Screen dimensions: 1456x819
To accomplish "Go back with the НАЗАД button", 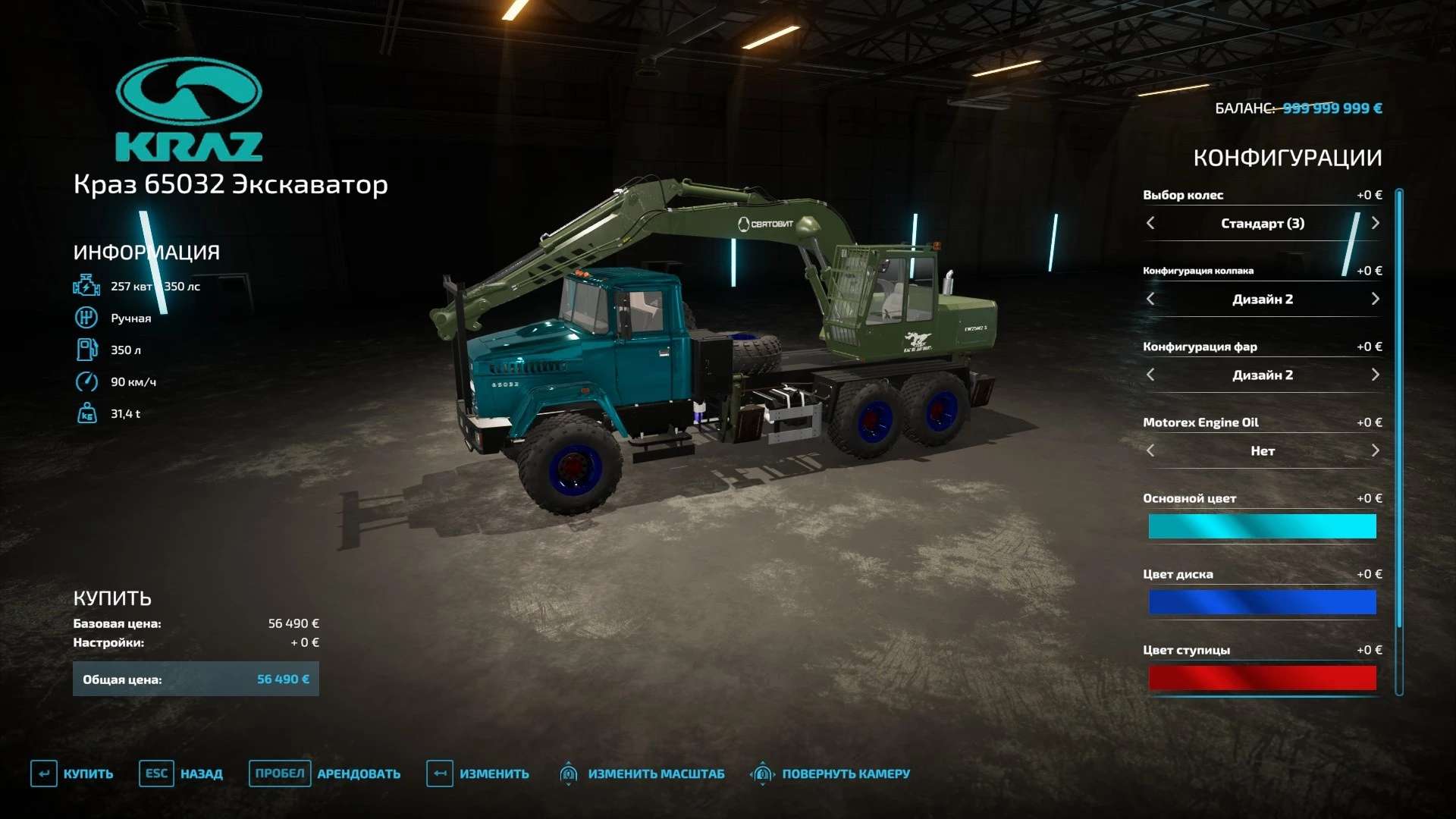I will point(181,773).
